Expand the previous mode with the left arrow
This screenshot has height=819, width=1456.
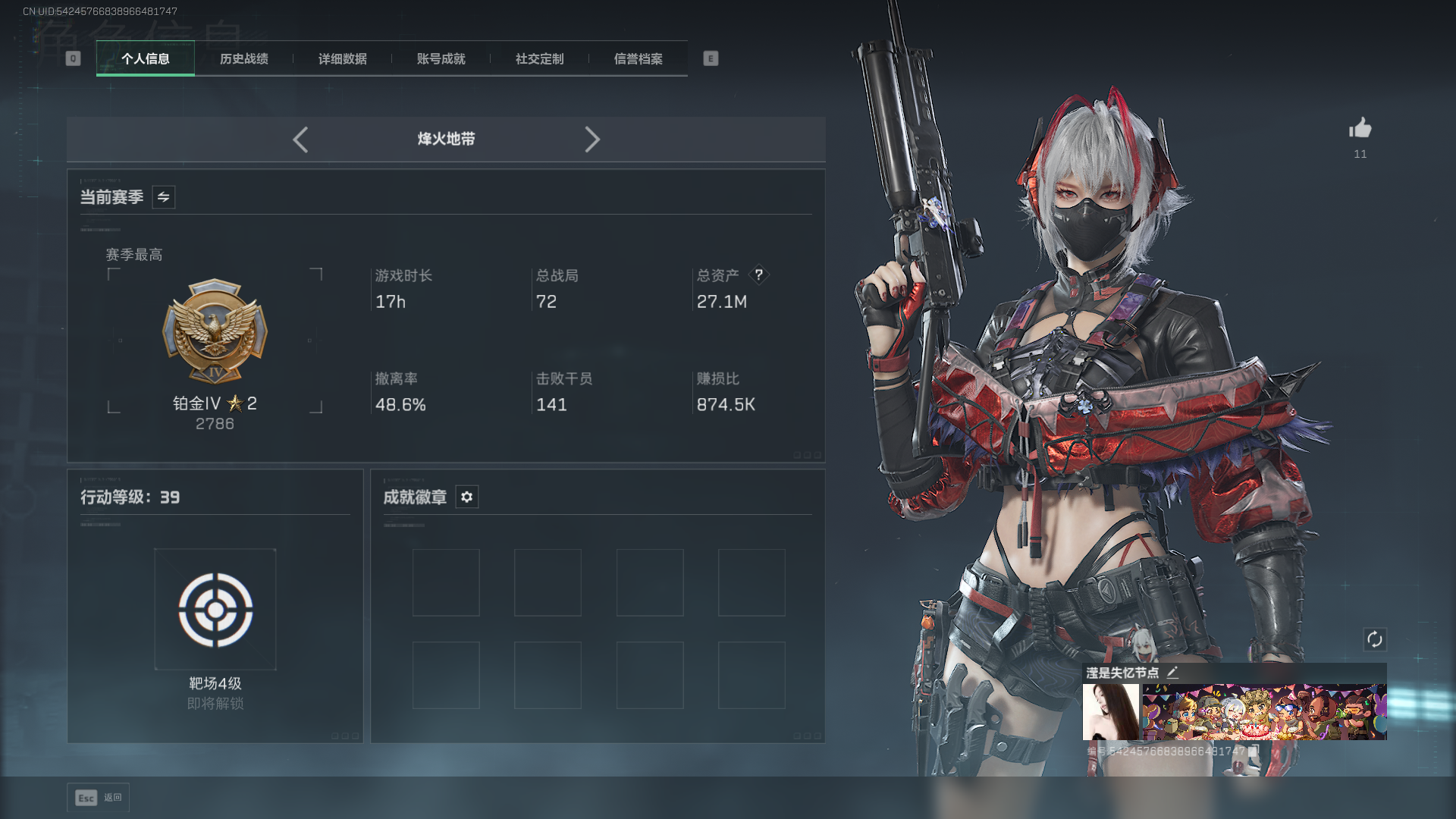tap(300, 140)
